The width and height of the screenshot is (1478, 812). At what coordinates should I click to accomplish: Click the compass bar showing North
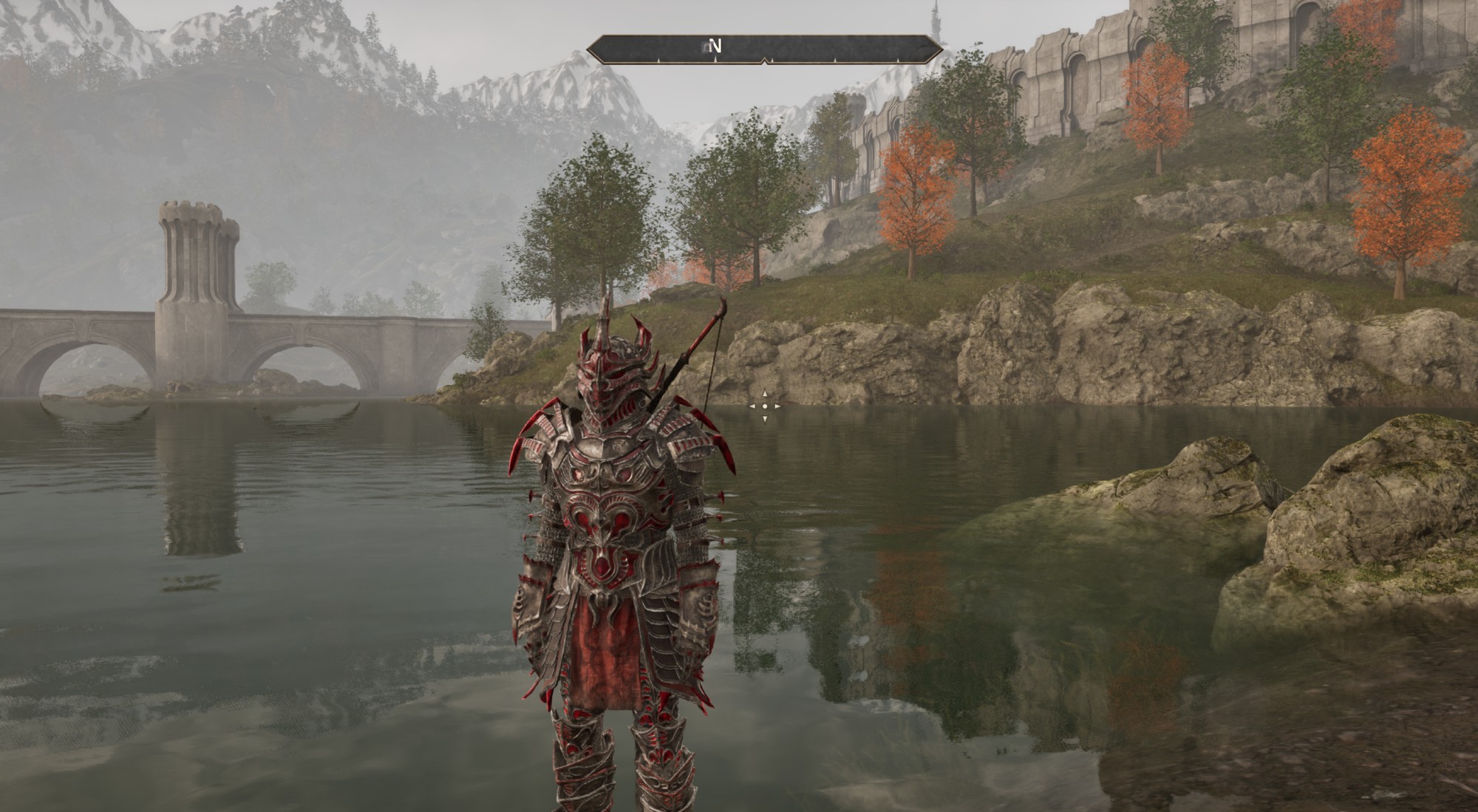(764, 49)
